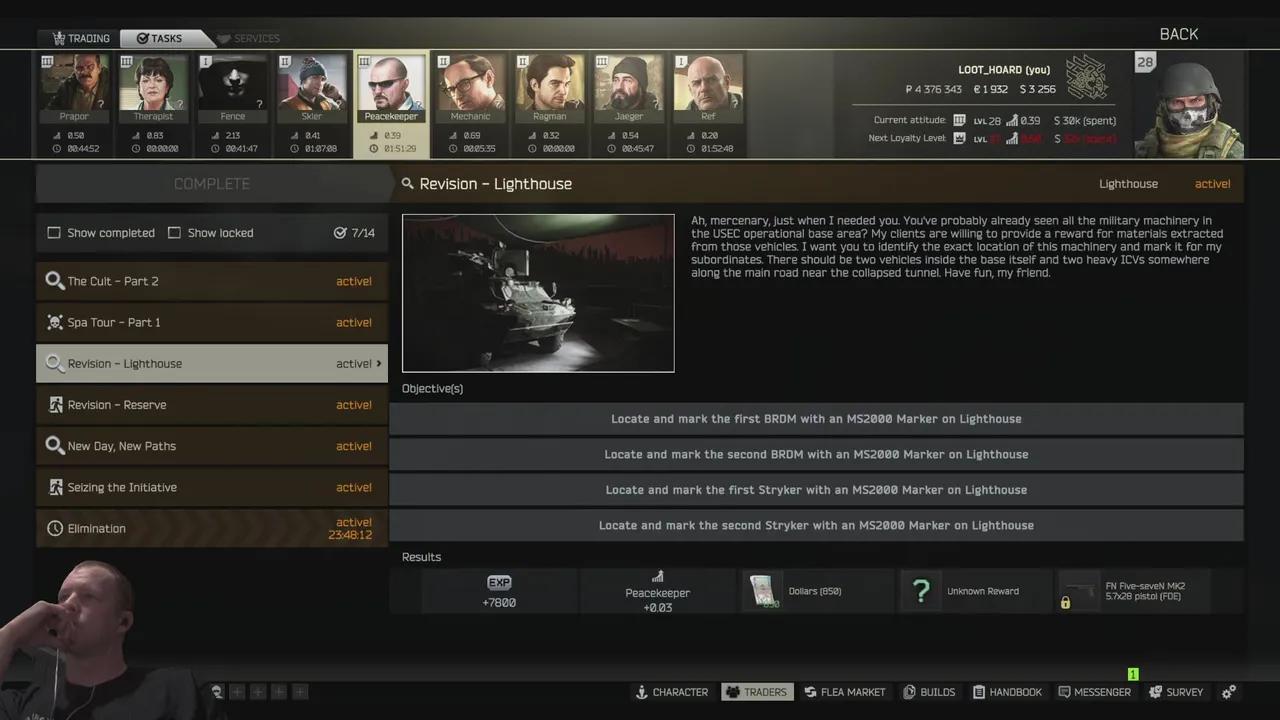Toggle completion of the first BRDM objective
The height and width of the screenshot is (720, 1280).
[816, 418]
